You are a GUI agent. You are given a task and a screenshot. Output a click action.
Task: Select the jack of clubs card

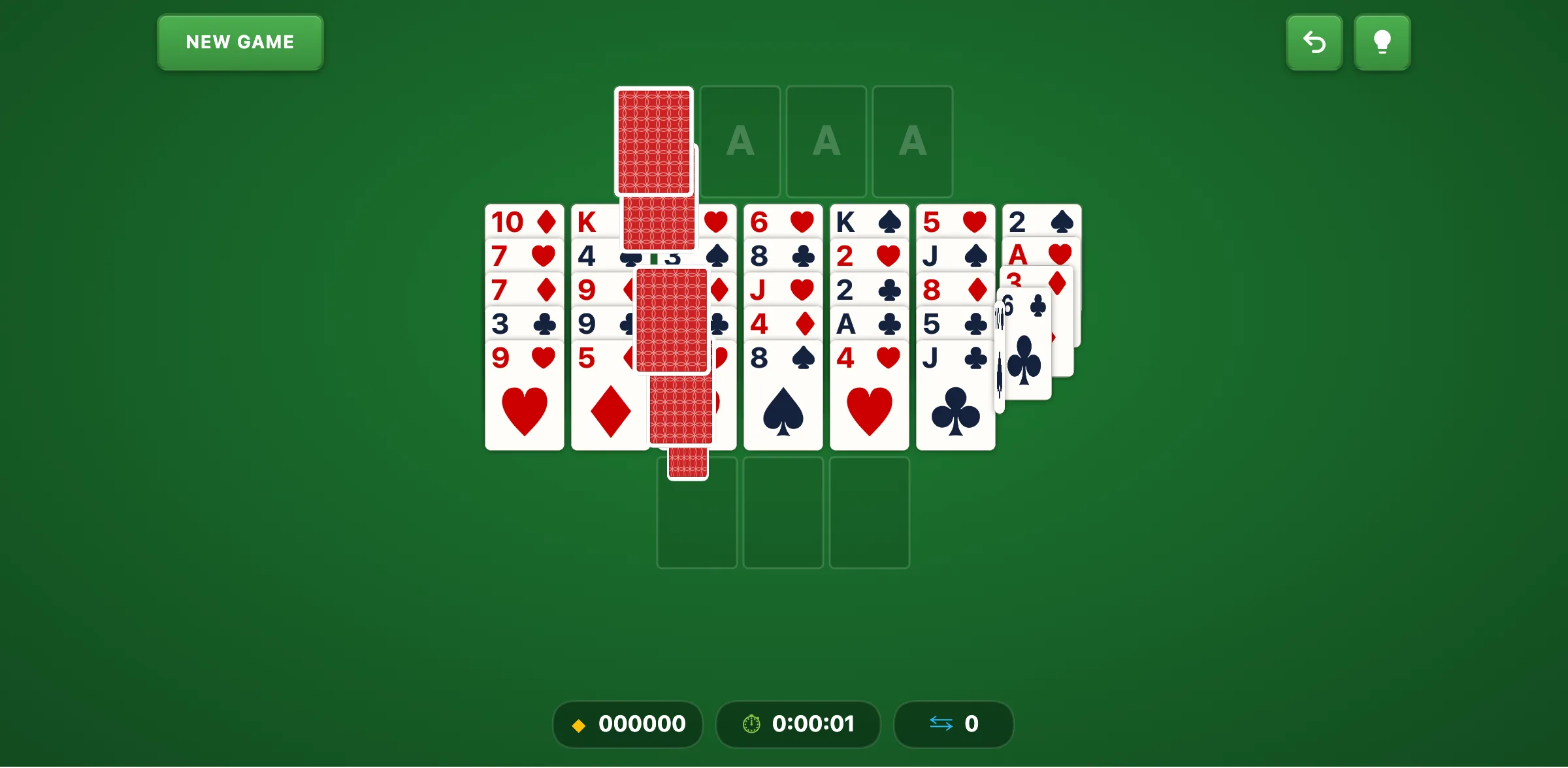pos(955,392)
